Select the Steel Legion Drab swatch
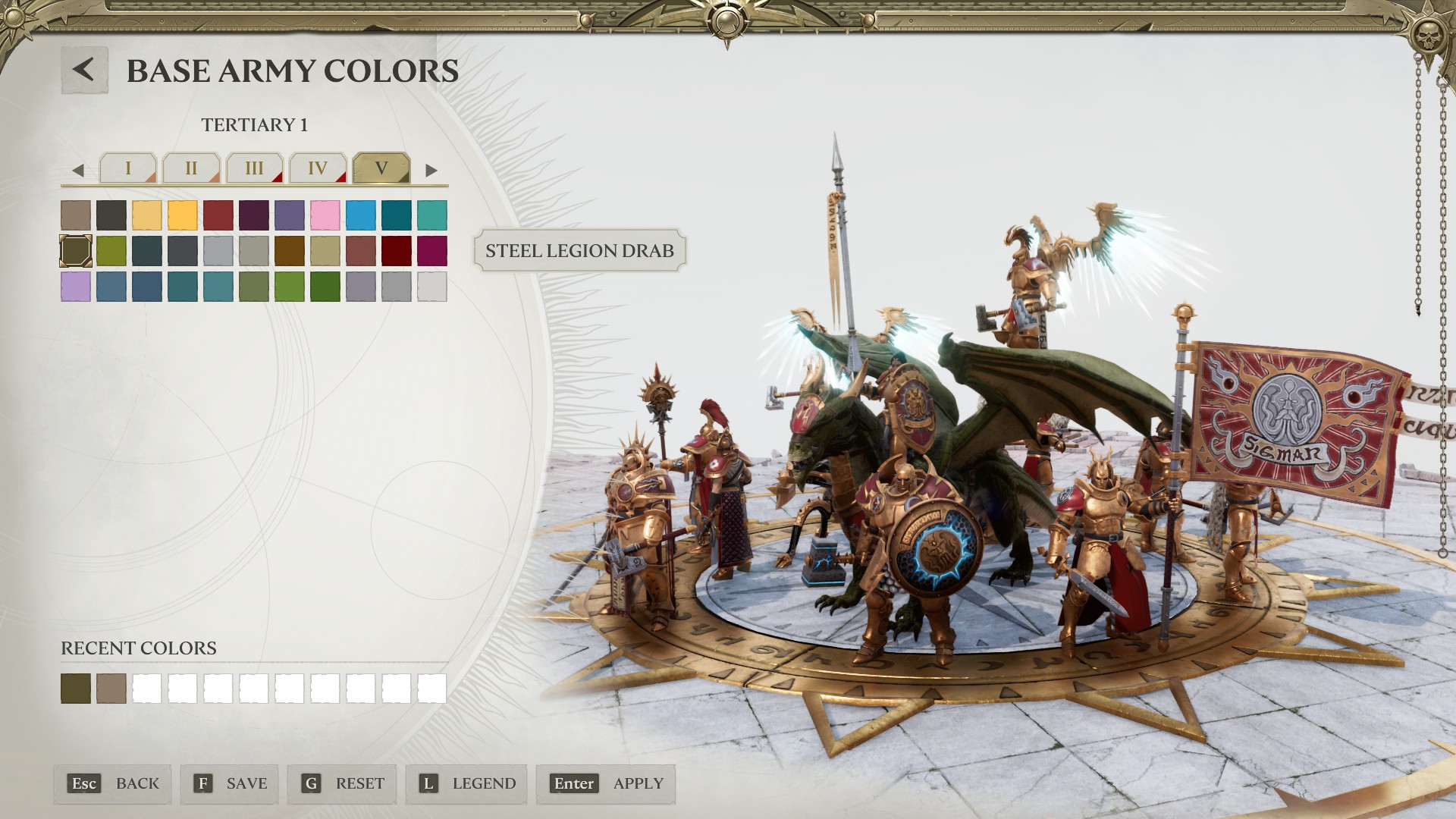 point(76,251)
